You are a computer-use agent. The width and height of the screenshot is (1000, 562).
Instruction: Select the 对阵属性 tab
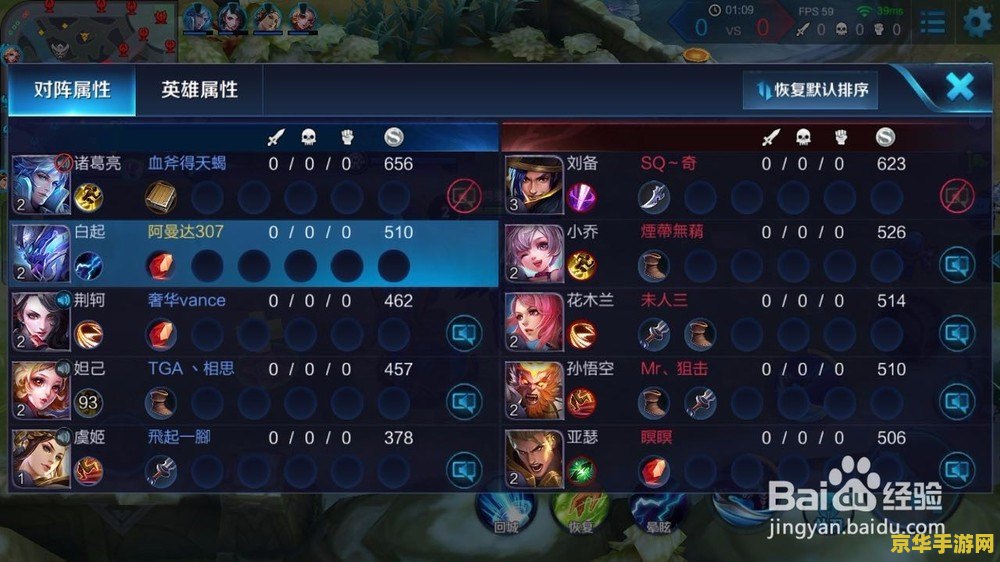pyautogui.click(x=71, y=90)
